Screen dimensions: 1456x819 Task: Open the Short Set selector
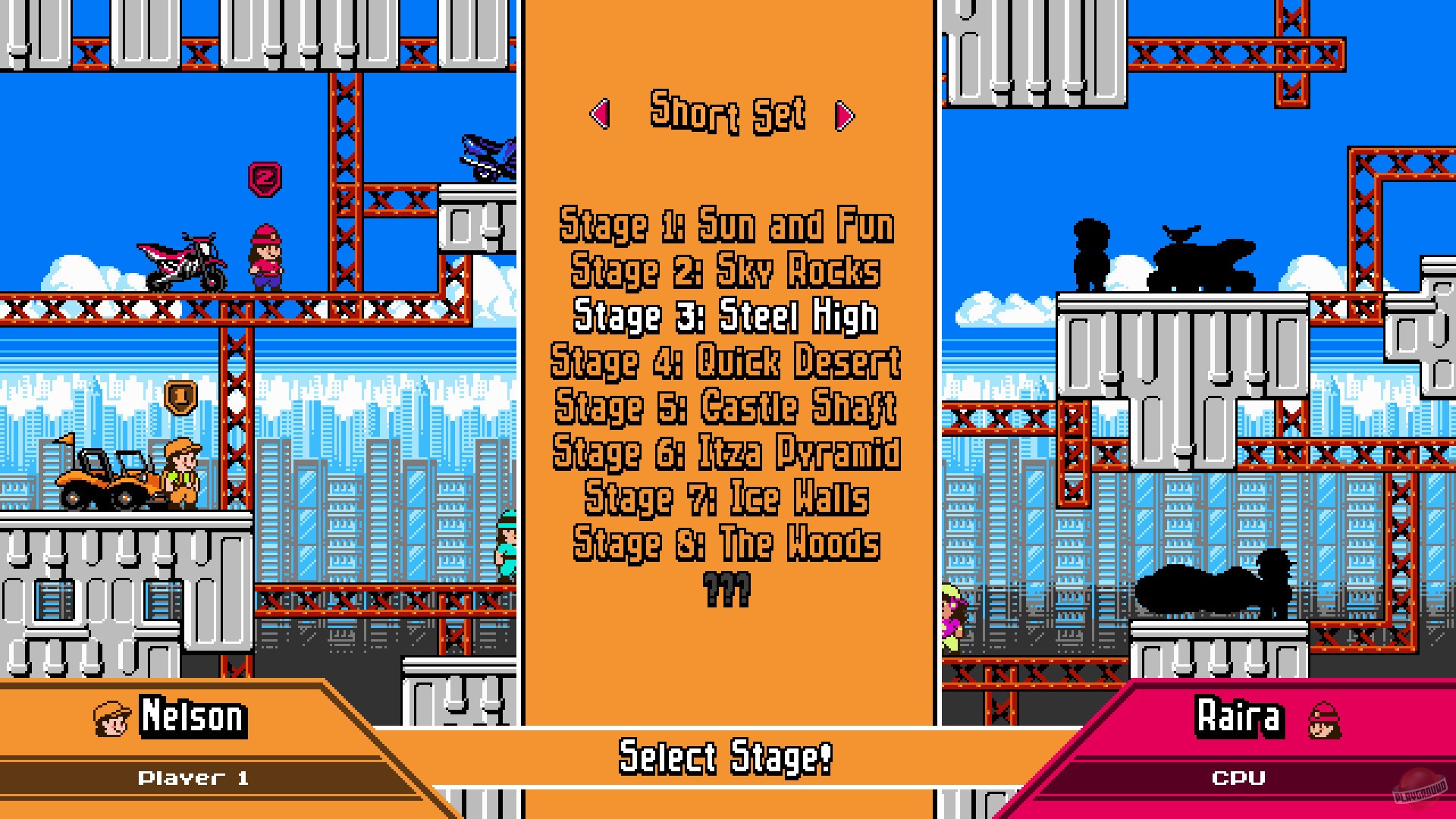726,114
